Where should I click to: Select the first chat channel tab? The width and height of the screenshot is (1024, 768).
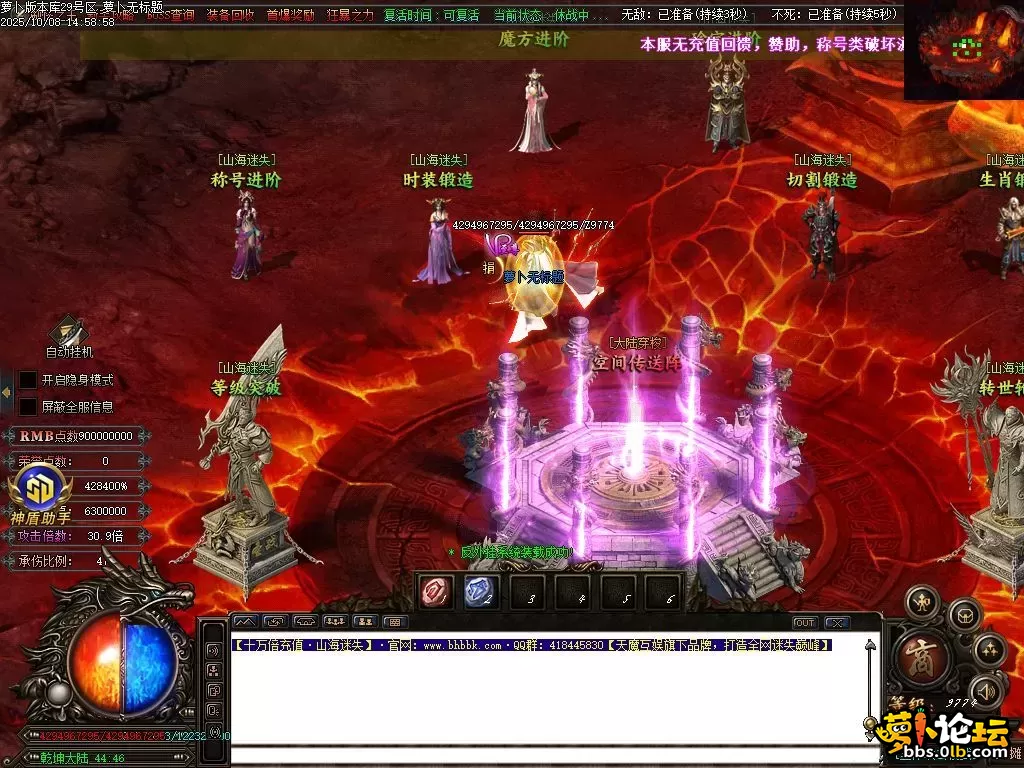coord(246,622)
